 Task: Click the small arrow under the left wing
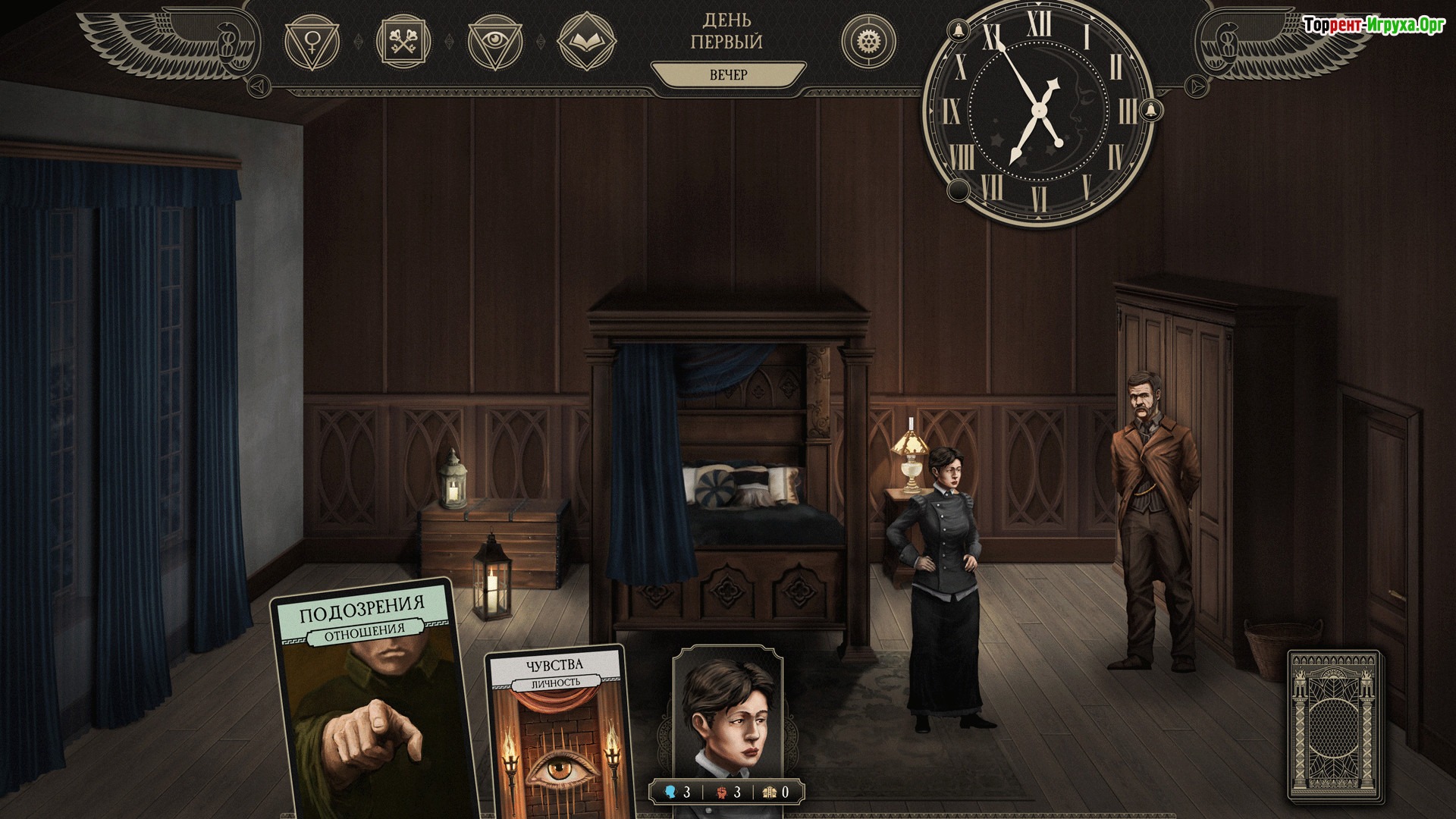coord(259,85)
